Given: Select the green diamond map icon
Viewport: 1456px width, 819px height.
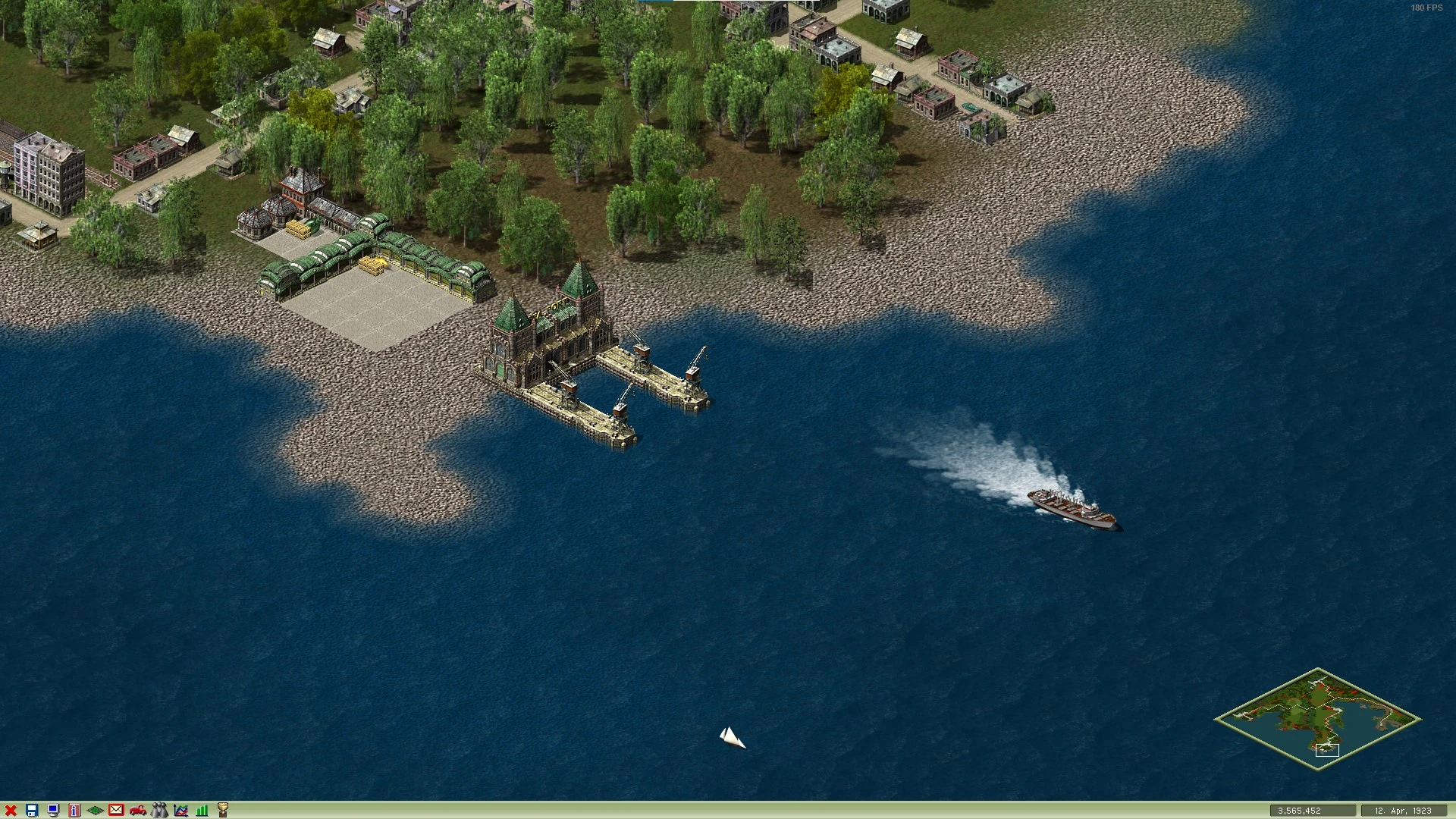Looking at the screenshot, I should tap(94, 810).
